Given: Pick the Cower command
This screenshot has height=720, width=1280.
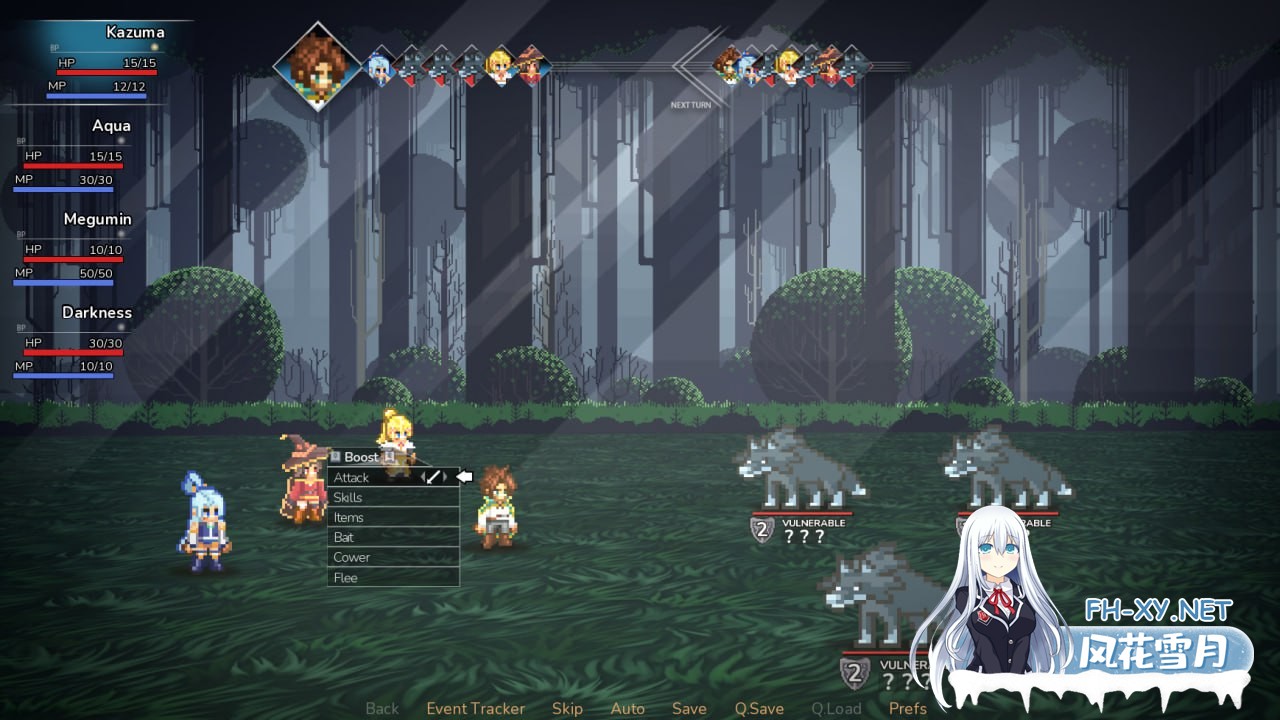Looking at the screenshot, I should pos(351,558).
